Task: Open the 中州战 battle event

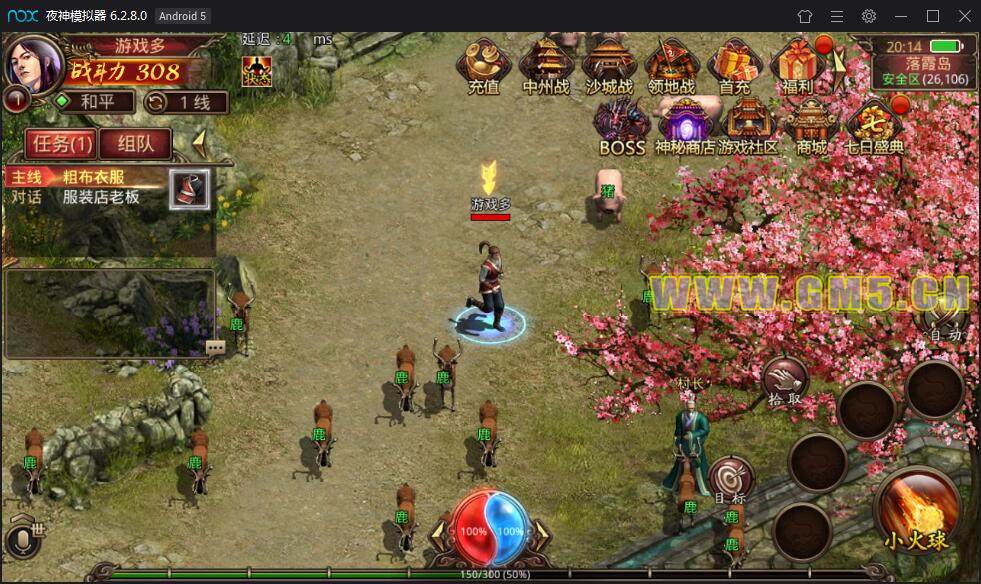Action: click(x=546, y=66)
